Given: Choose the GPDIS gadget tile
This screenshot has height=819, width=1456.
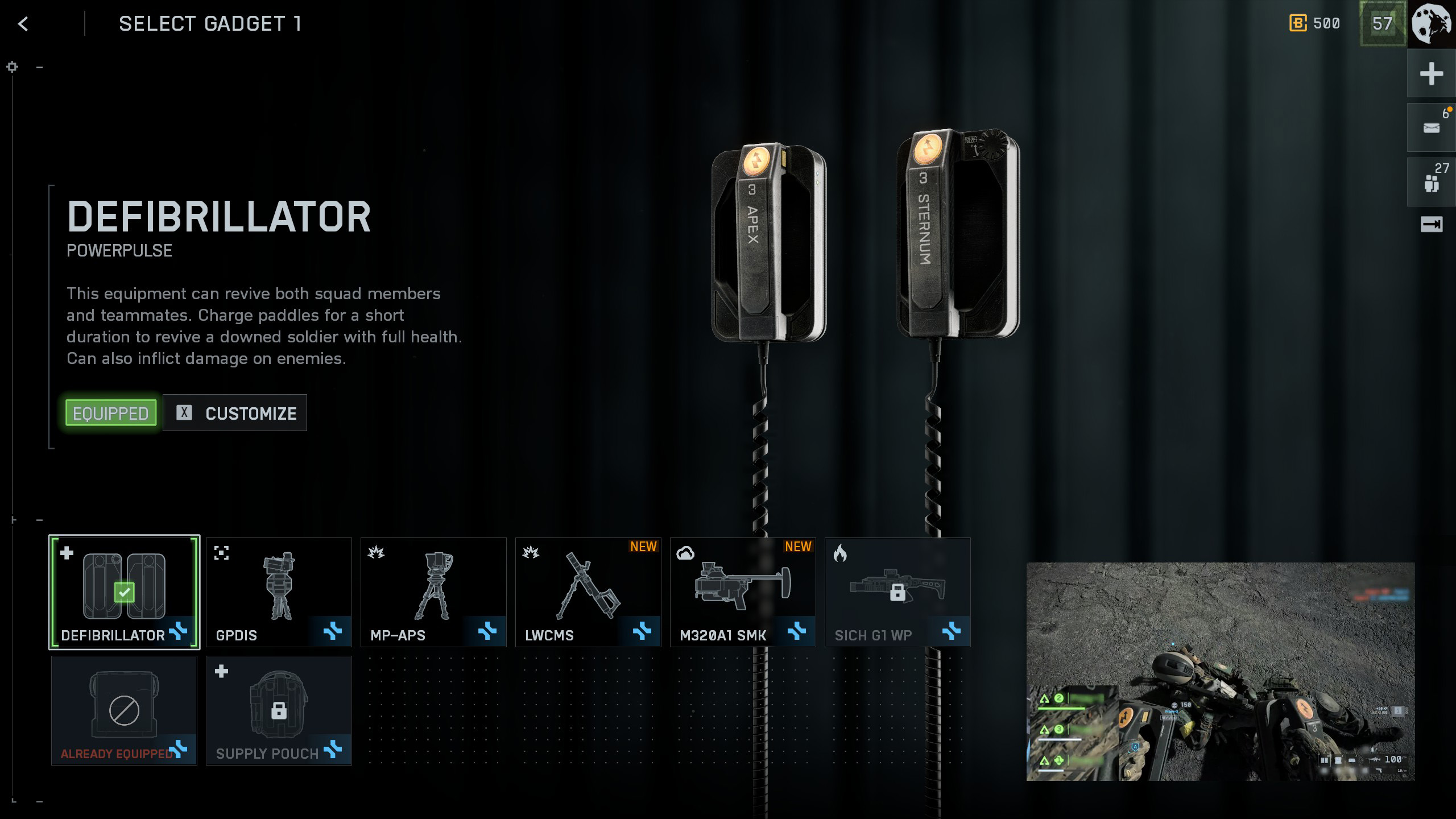Looking at the screenshot, I should tap(279, 592).
